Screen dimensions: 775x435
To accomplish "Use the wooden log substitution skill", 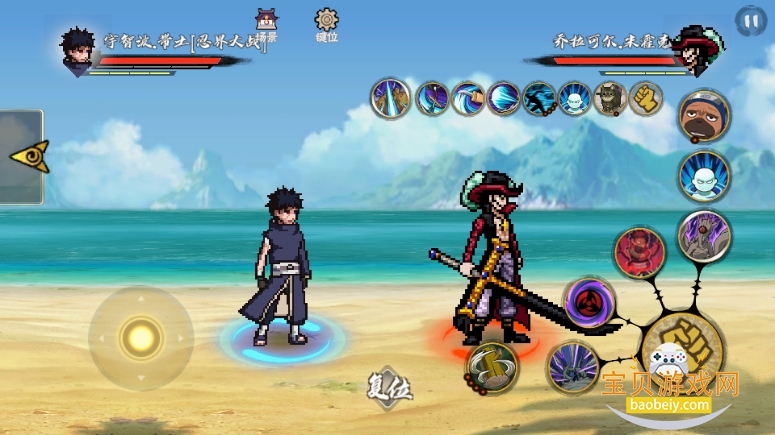I will 492,367.
